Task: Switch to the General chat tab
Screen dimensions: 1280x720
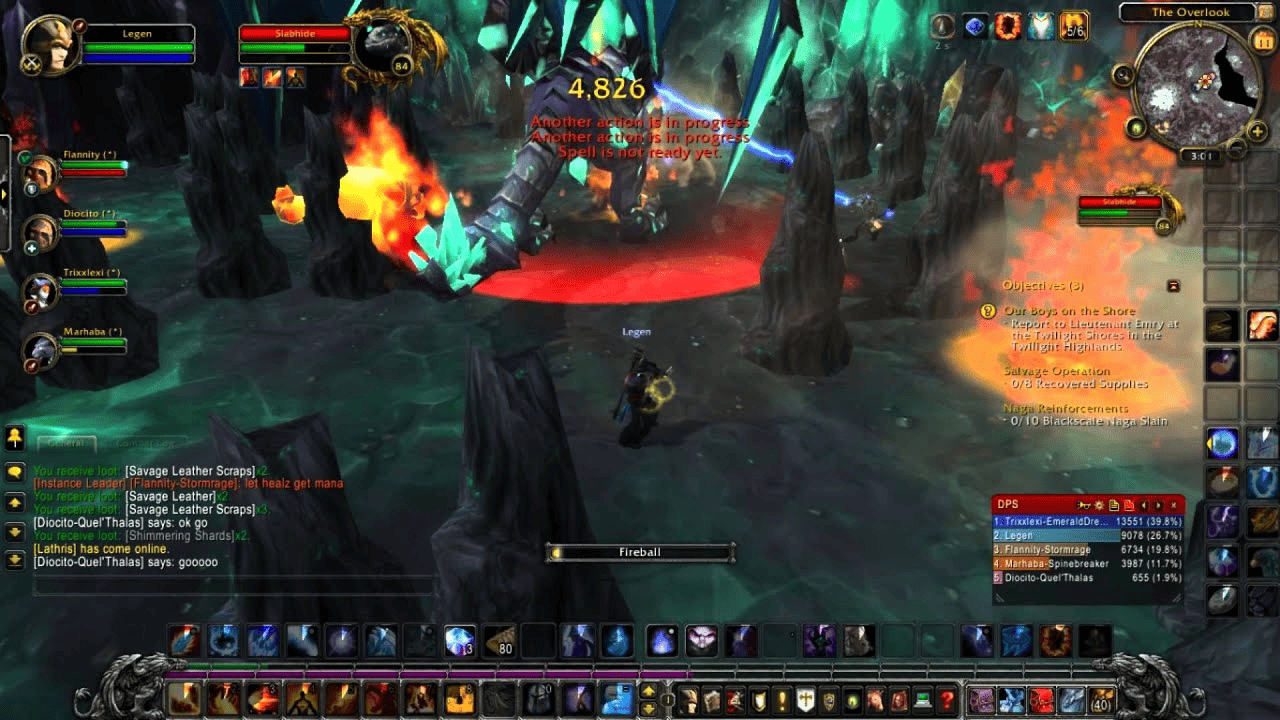Action: coord(67,443)
